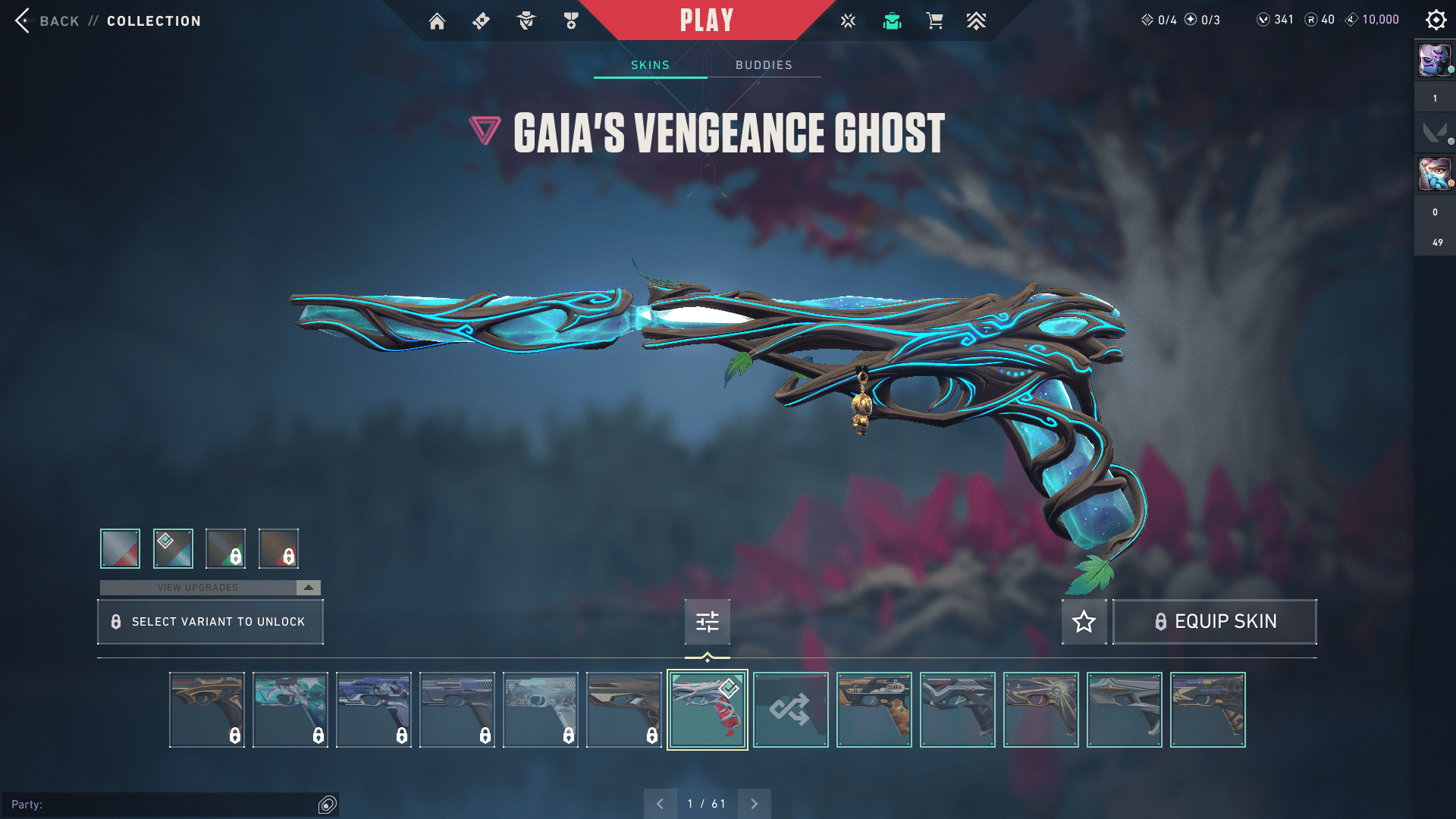This screenshot has height=819, width=1456.
Task: Open the store shopping cart
Action: [934, 21]
